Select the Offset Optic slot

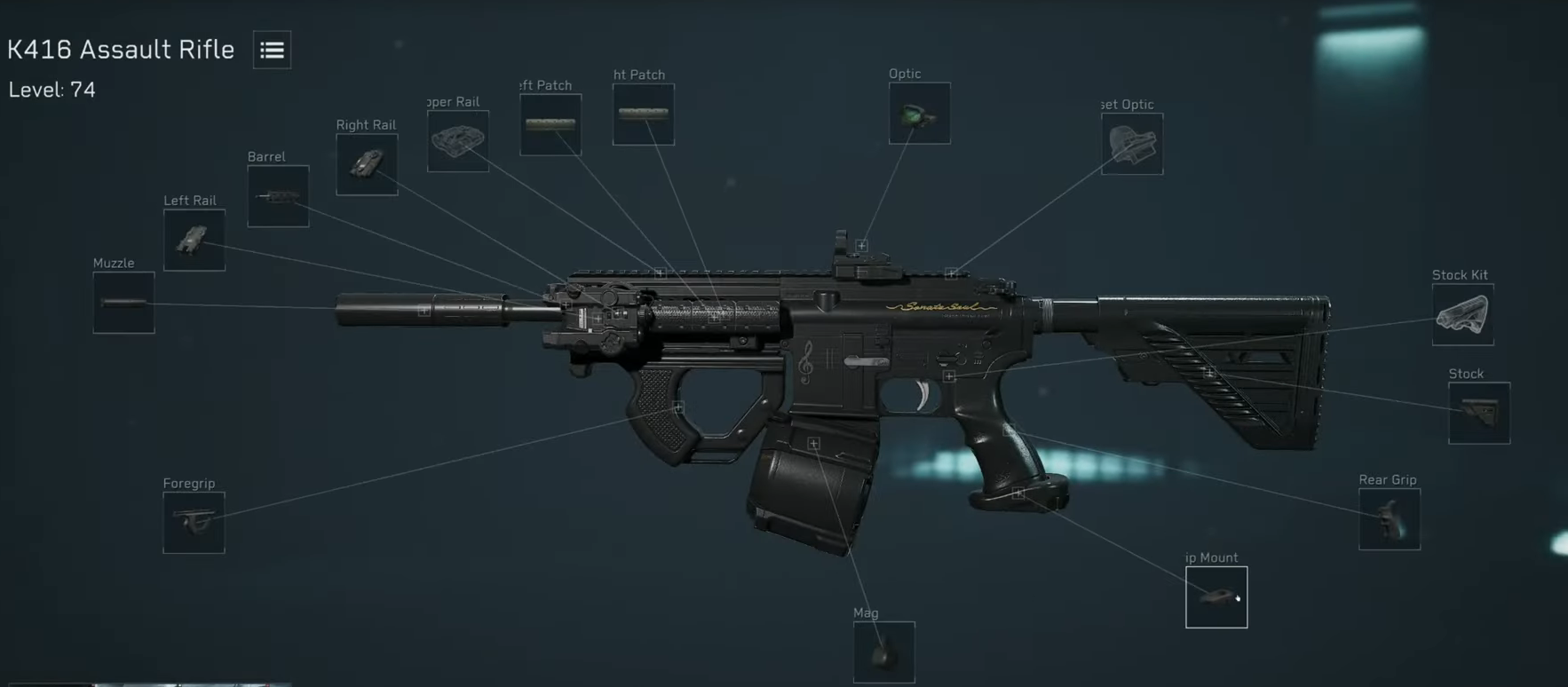(x=1132, y=144)
